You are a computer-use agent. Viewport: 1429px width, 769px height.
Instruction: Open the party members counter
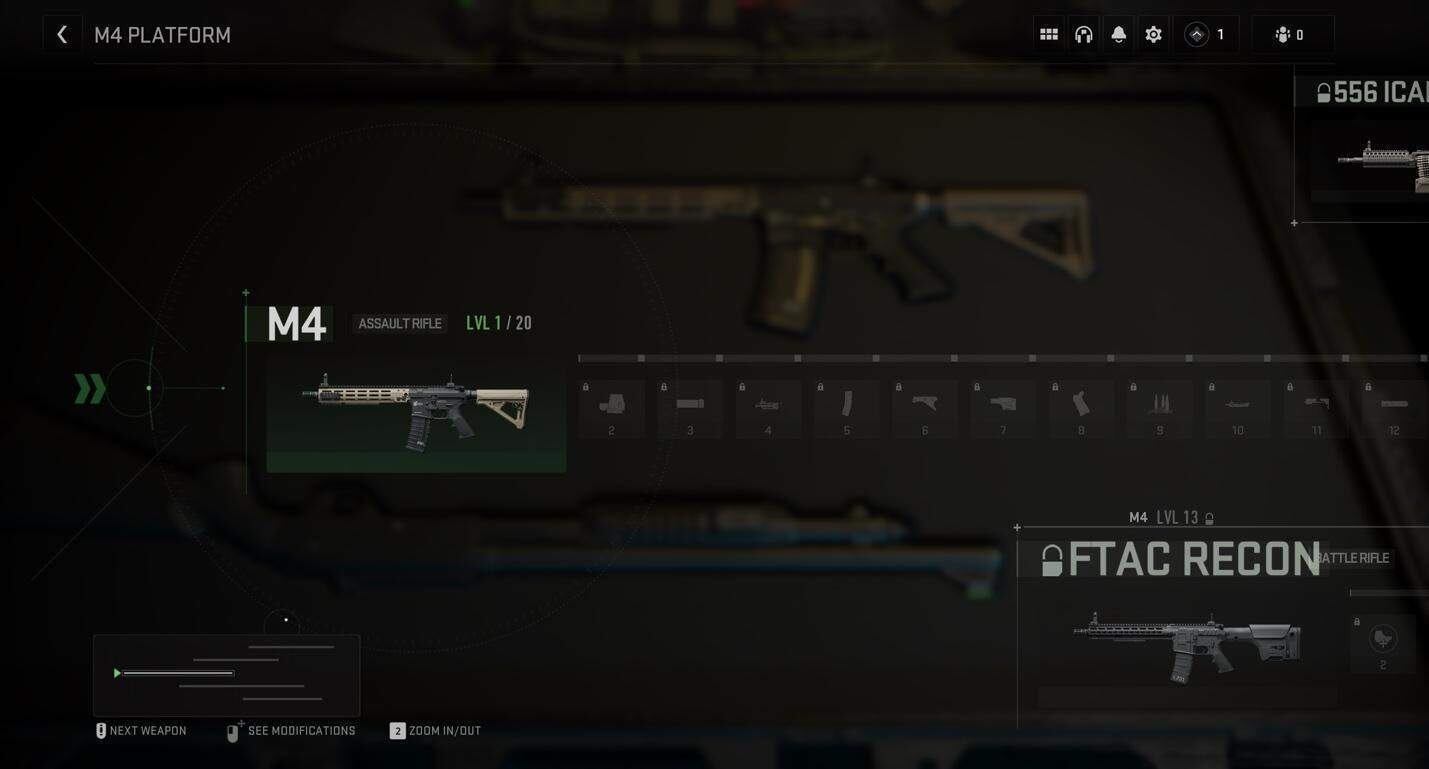[x=1291, y=35]
